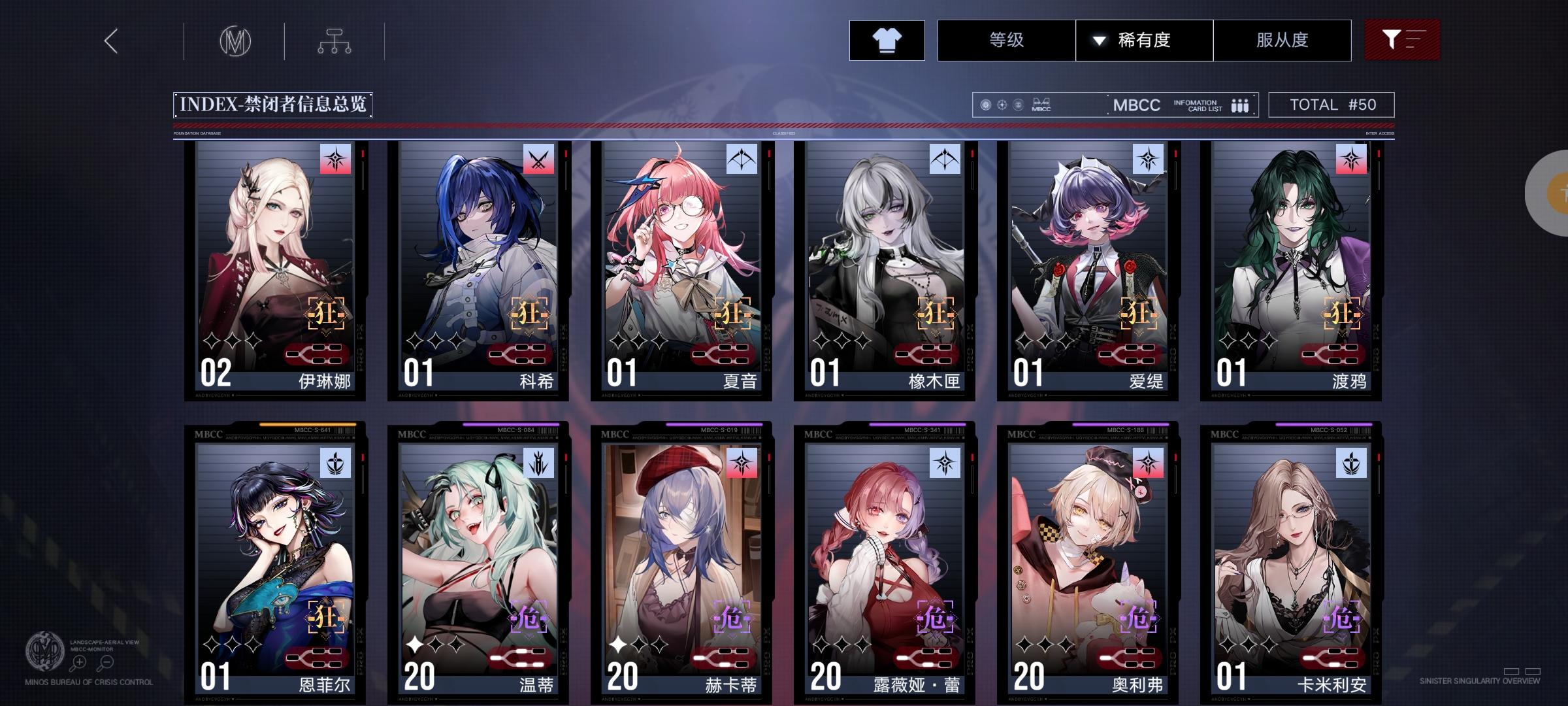1568x706 pixels.
Task: Expand the 等级 sorting option
Action: tap(1006, 40)
